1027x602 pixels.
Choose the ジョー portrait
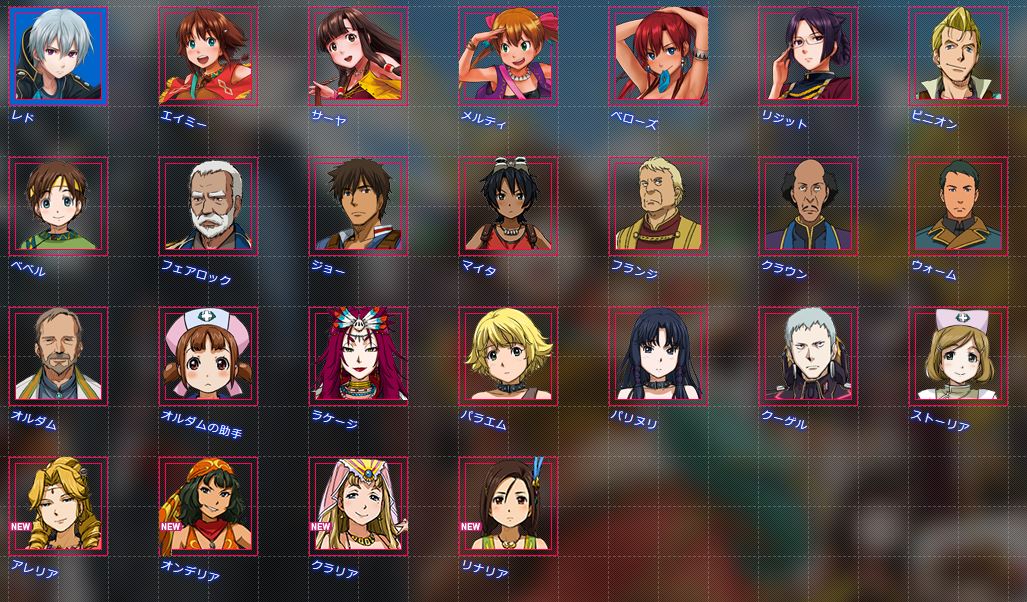pos(358,206)
